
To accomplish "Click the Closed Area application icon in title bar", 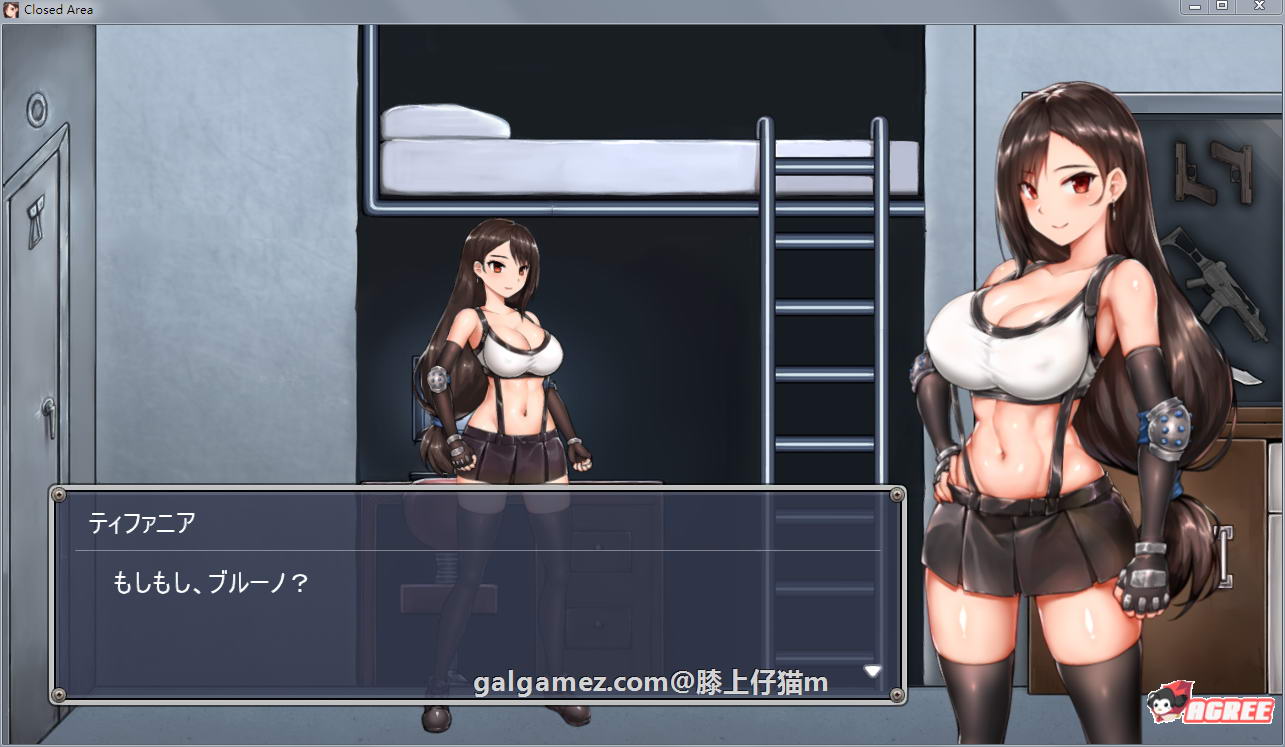I will 12,9.
